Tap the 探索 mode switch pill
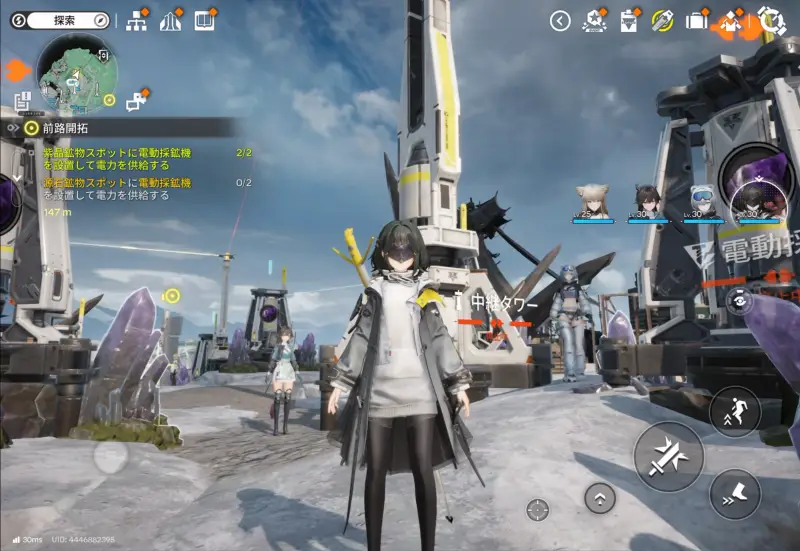The width and height of the screenshot is (800, 551). click(60, 20)
